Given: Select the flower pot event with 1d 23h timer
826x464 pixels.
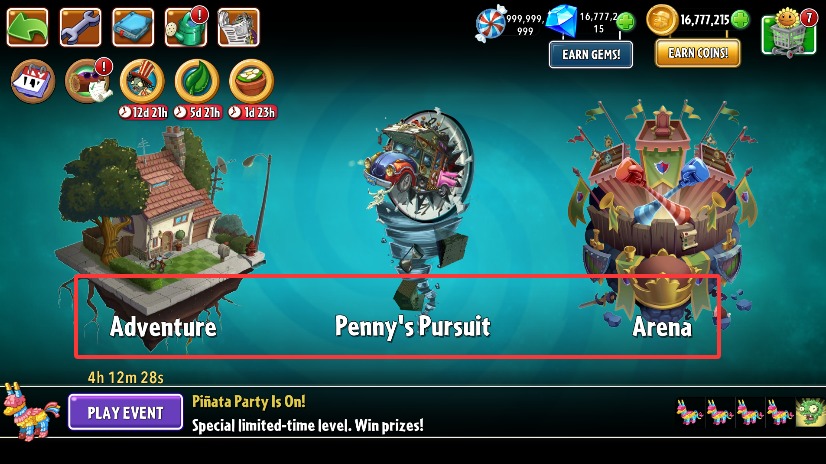Looking at the screenshot, I should pos(252,82).
